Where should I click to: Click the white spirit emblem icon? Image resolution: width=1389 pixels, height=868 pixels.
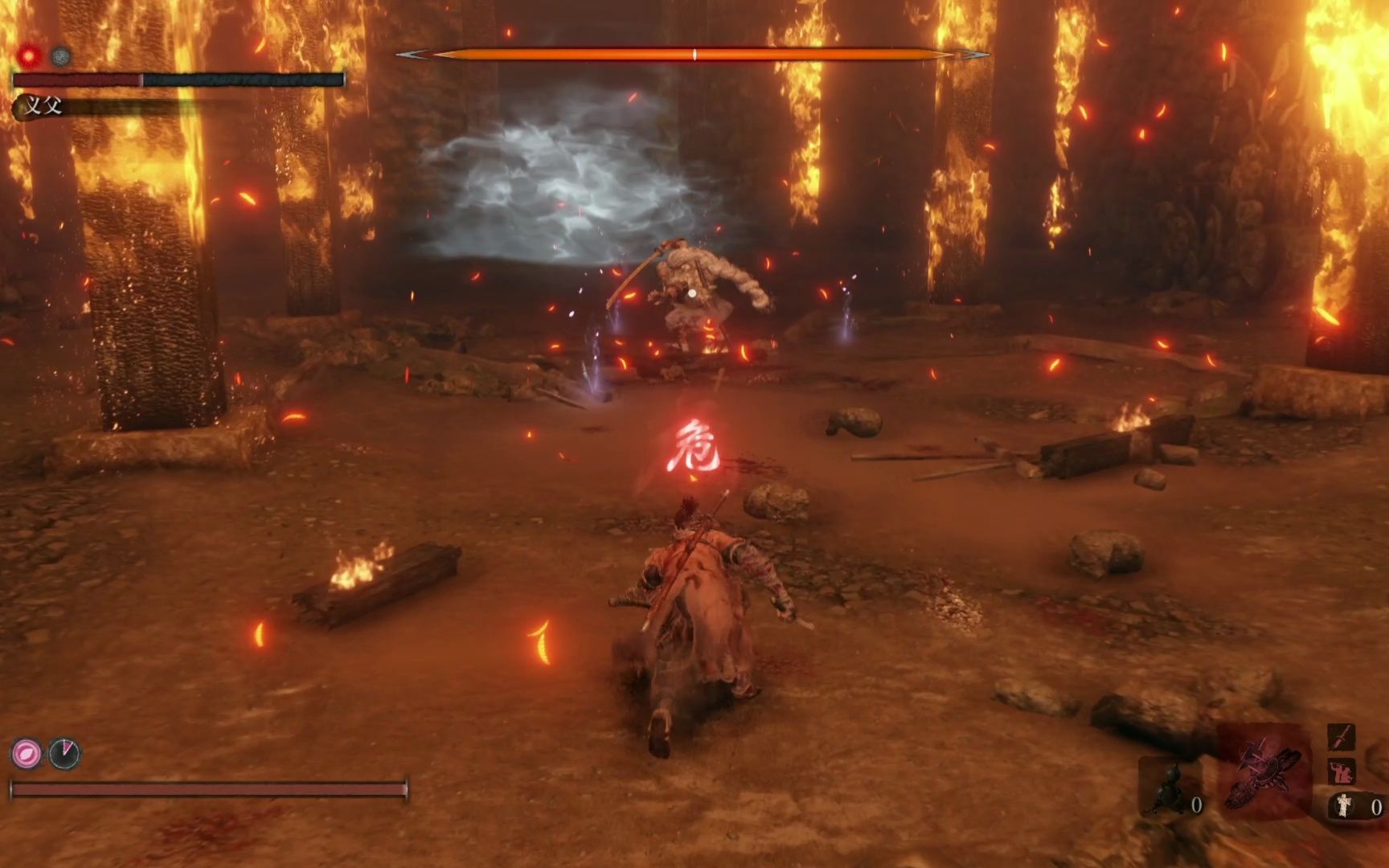point(1344,805)
